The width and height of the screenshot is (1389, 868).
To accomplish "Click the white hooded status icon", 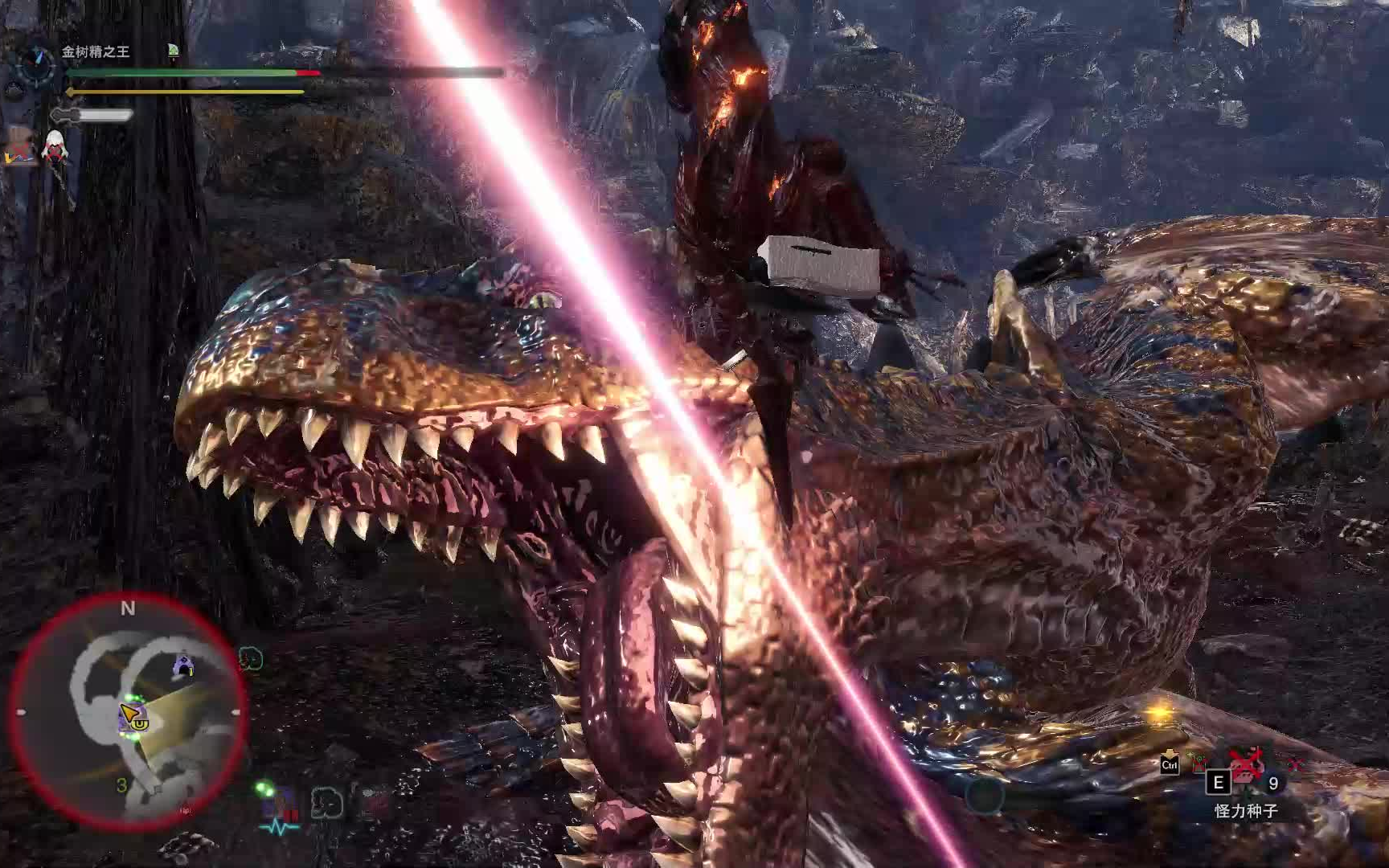I will tap(55, 147).
